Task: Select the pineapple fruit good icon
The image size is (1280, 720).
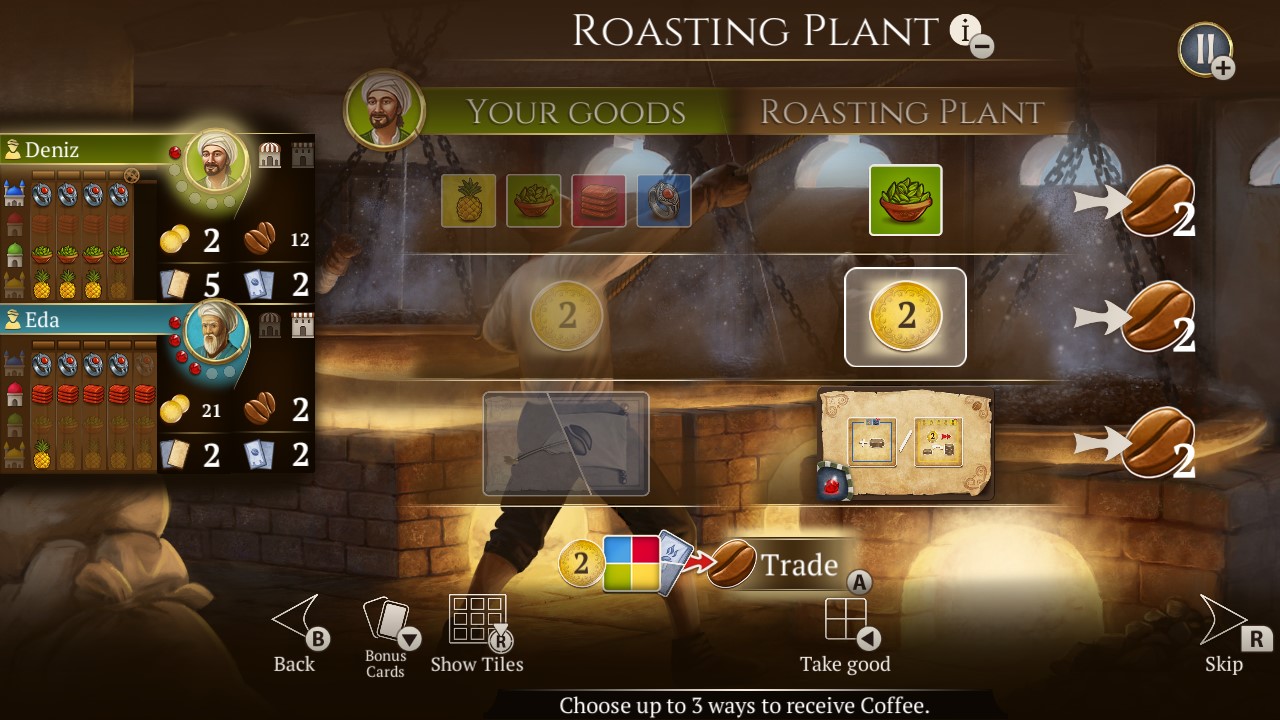Action: click(x=469, y=200)
